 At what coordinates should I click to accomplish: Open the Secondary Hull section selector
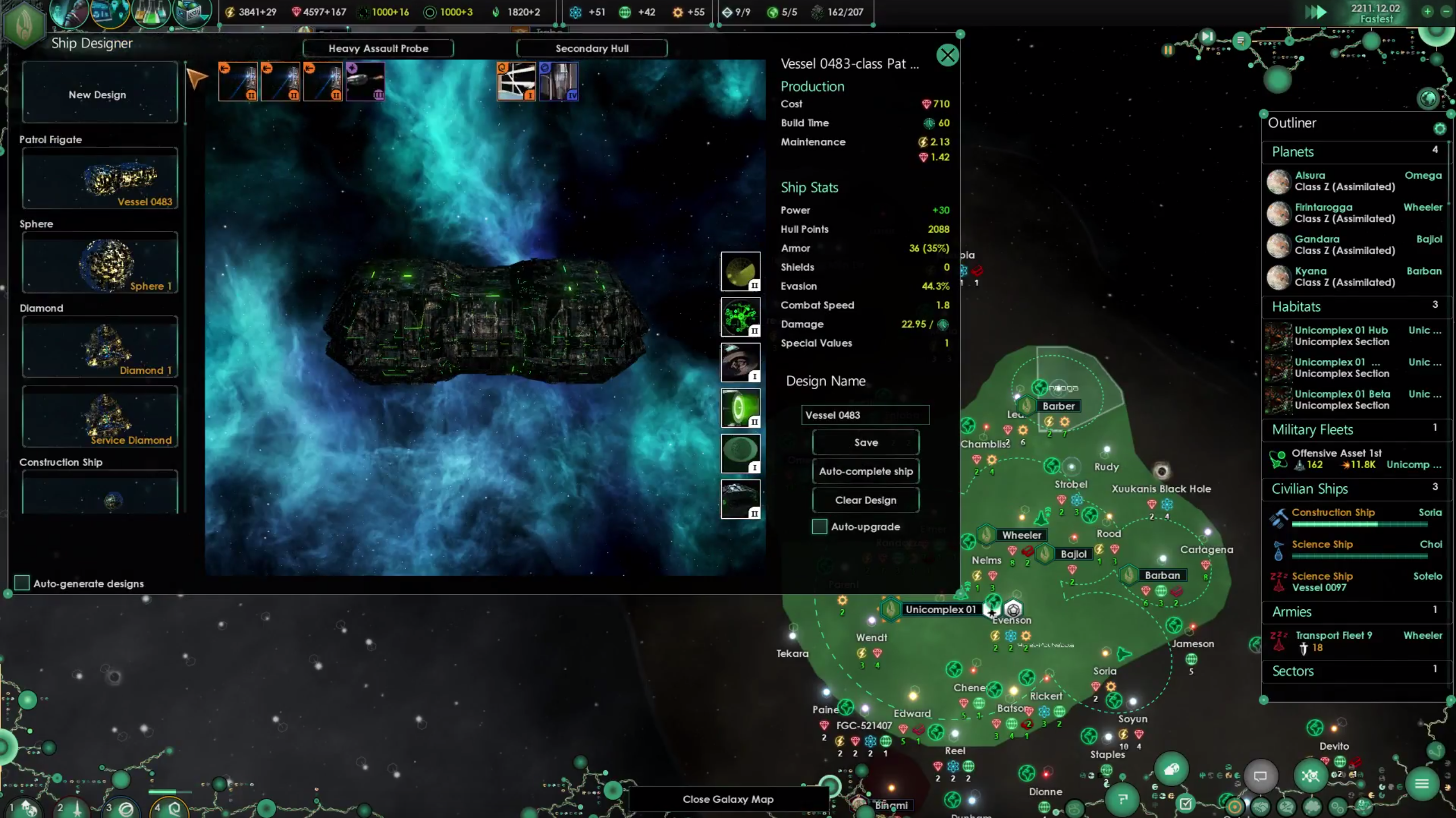coord(591,48)
